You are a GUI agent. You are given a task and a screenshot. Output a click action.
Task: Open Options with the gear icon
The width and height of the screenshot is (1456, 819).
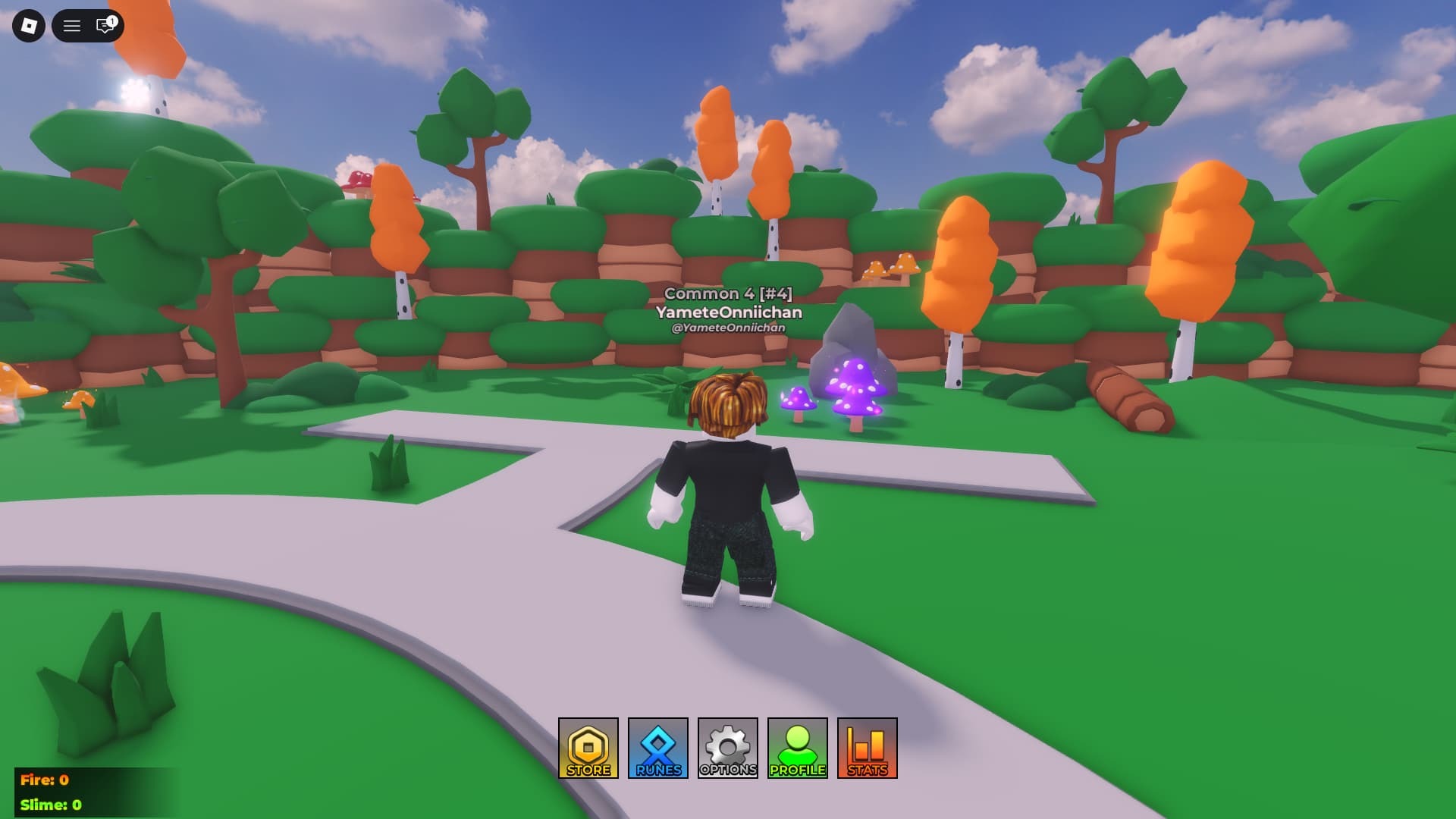(x=726, y=746)
